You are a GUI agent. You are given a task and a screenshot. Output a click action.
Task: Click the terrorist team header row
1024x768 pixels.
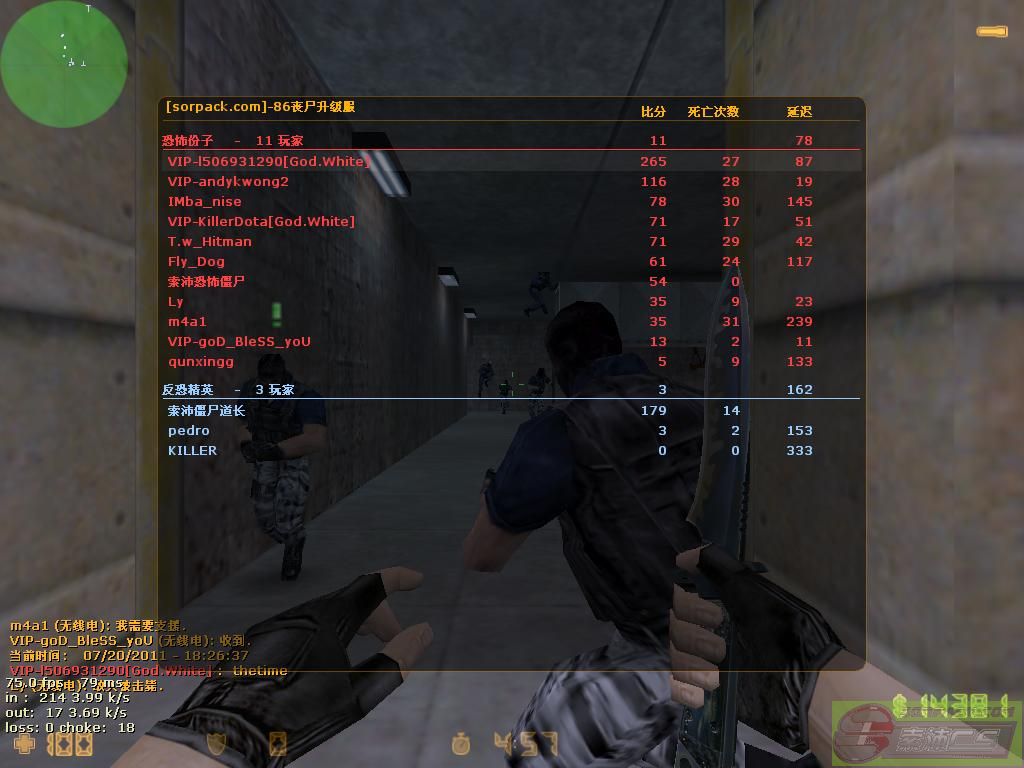(x=232, y=141)
